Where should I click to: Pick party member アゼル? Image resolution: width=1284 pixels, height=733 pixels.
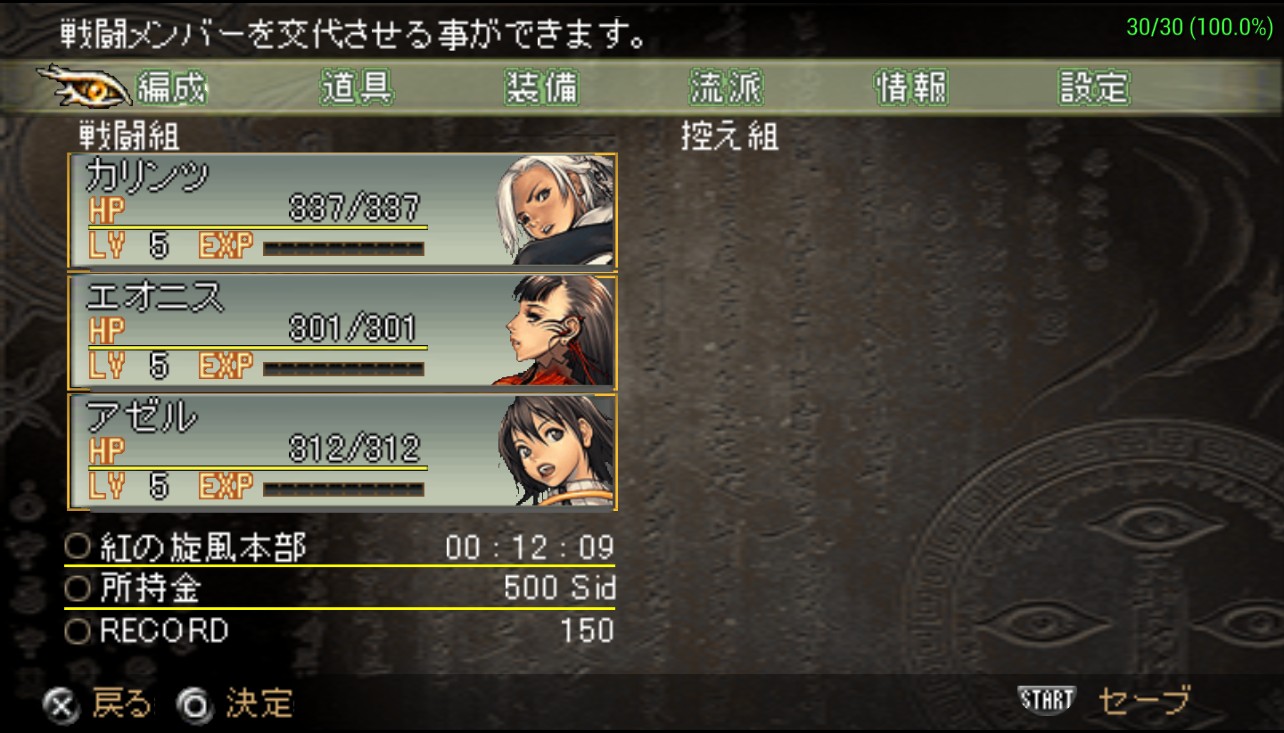click(x=342, y=452)
